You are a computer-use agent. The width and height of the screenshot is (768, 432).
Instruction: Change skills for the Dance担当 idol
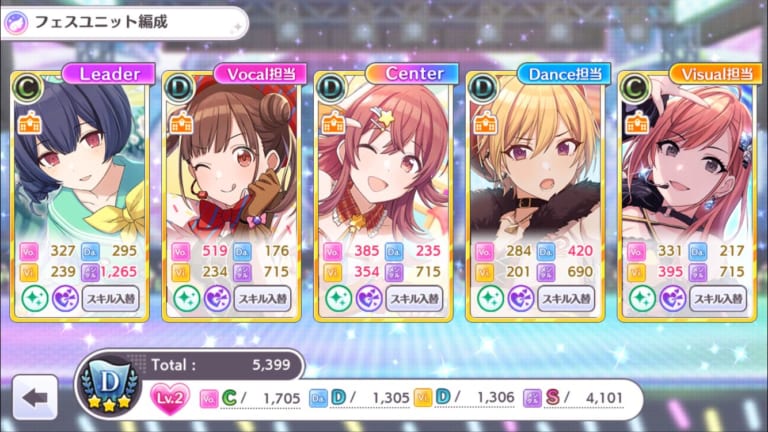tap(566, 298)
